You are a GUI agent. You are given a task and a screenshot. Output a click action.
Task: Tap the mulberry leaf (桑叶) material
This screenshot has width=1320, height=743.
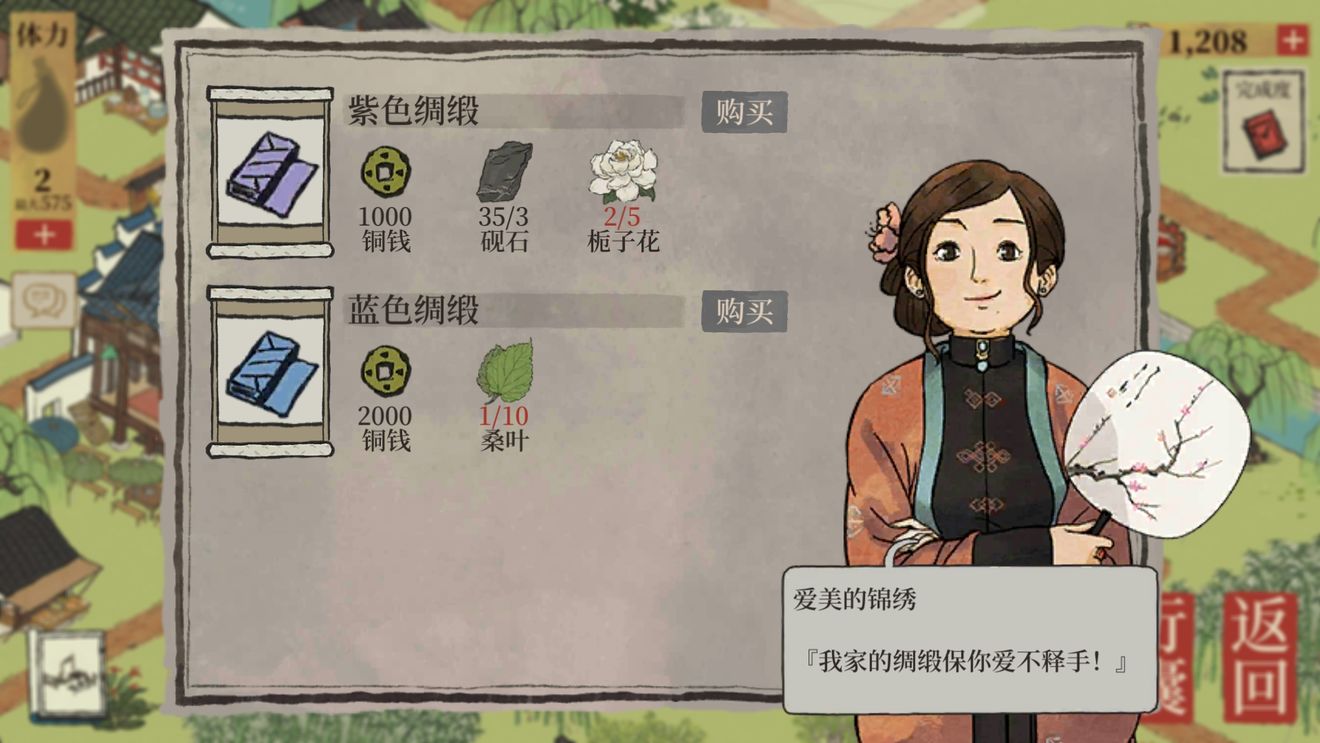[505, 371]
